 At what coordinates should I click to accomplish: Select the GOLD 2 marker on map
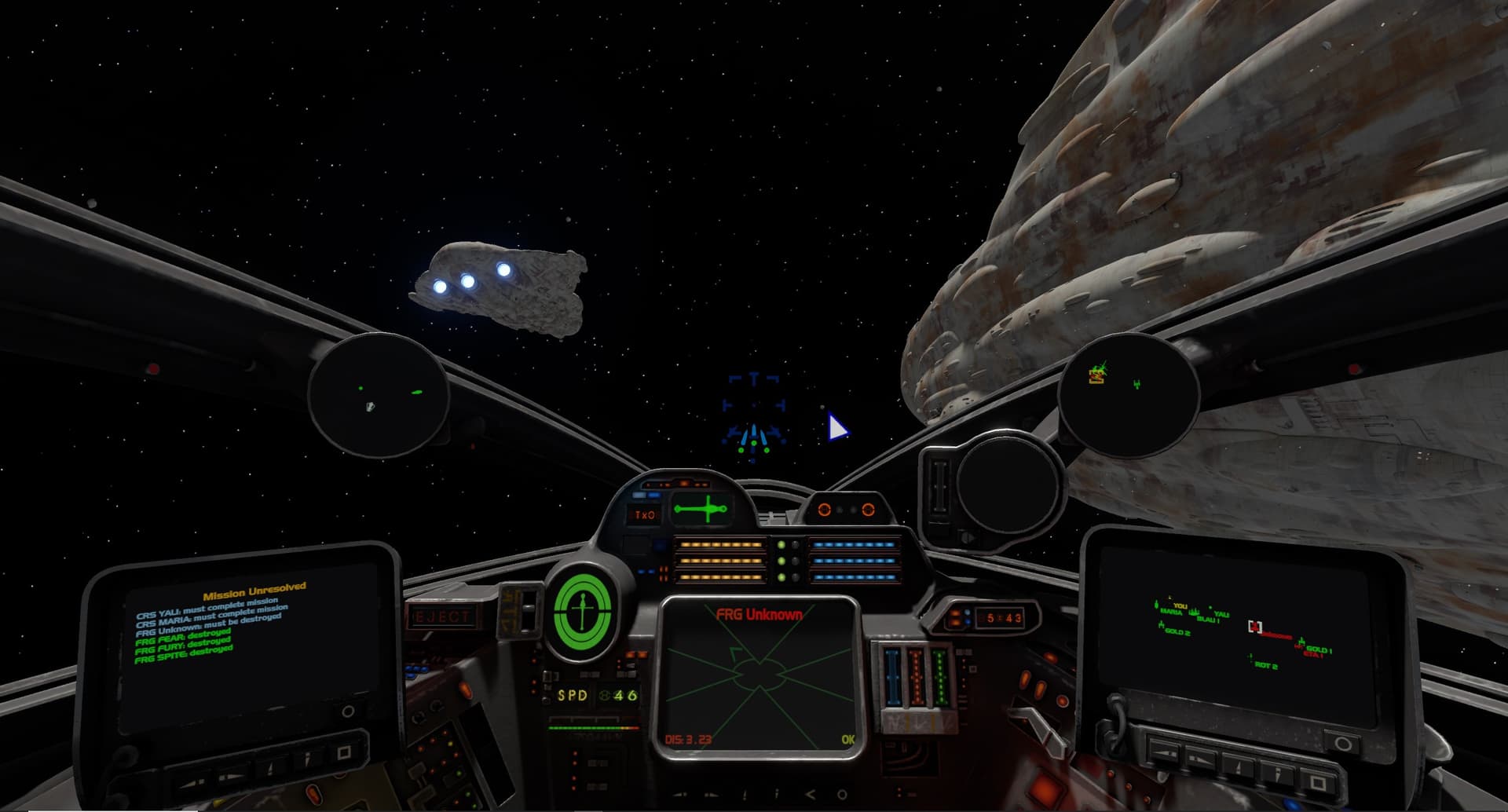(x=1177, y=631)
